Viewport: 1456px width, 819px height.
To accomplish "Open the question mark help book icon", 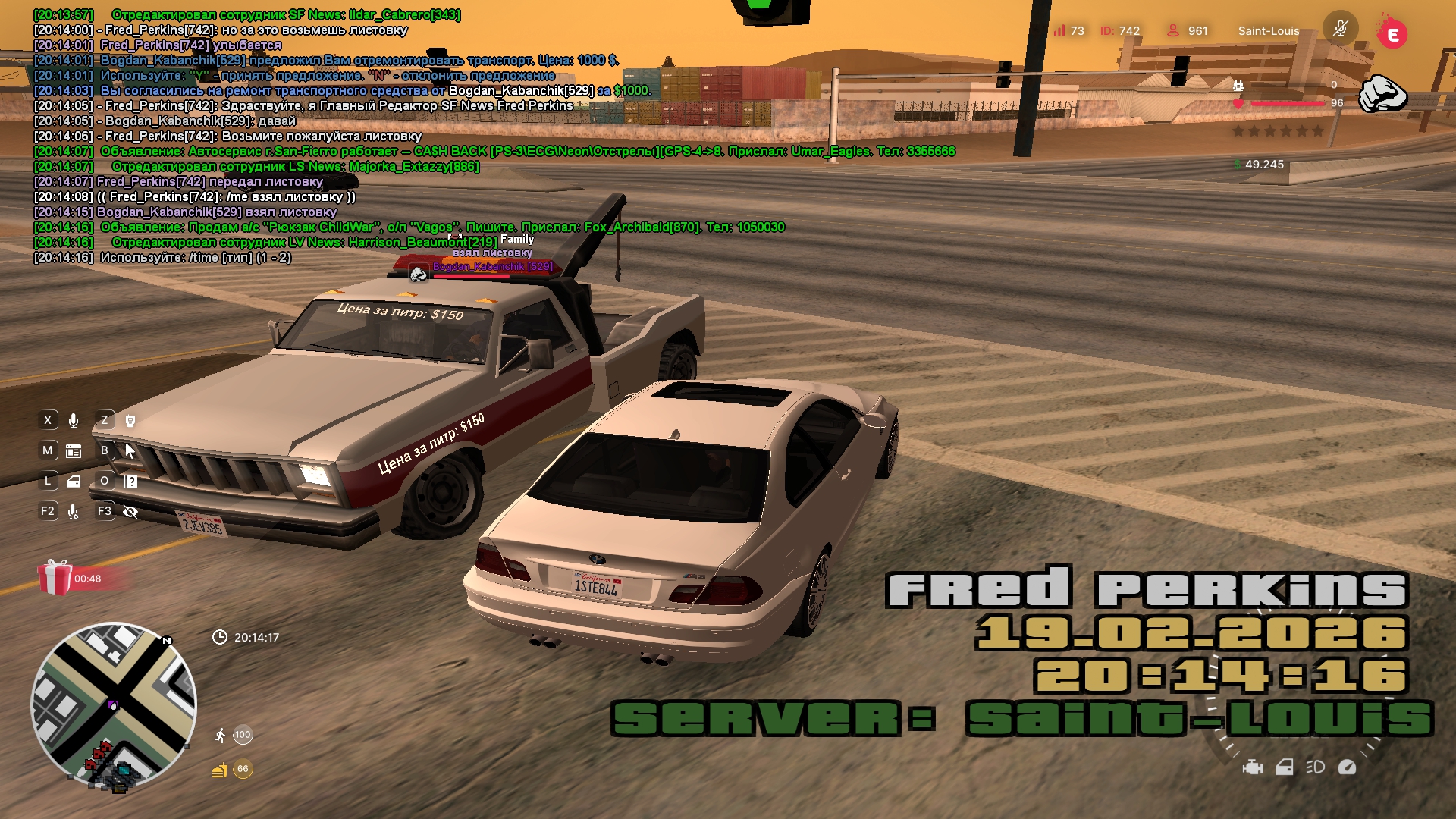I will 130,482.
